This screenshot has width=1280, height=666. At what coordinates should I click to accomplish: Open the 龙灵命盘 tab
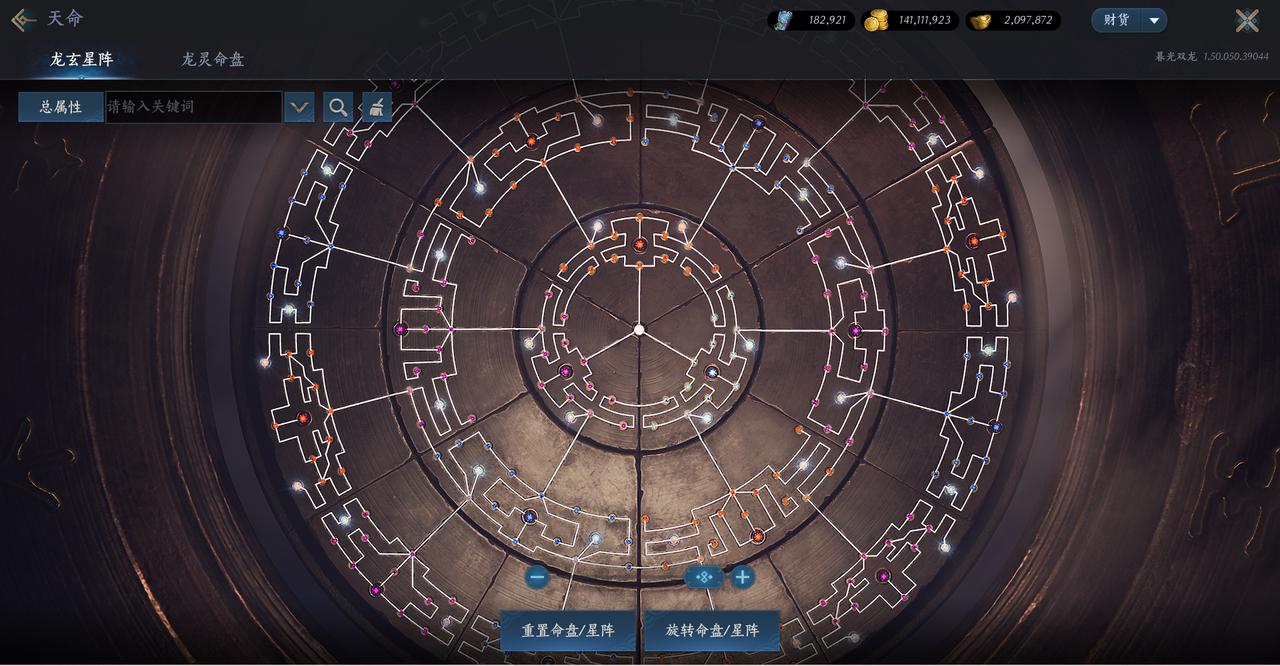click(x=212, y=59)
